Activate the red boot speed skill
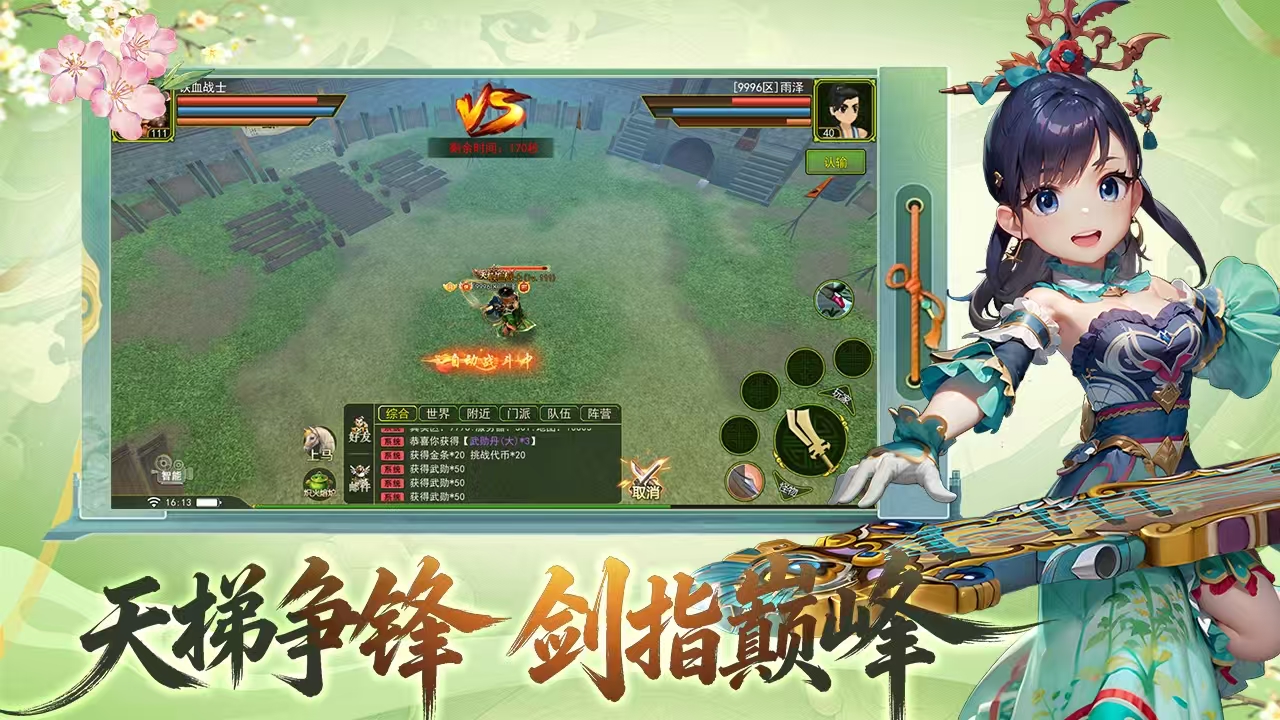The width and height of the screenshot is (1280, 720). tap(832, 298)
